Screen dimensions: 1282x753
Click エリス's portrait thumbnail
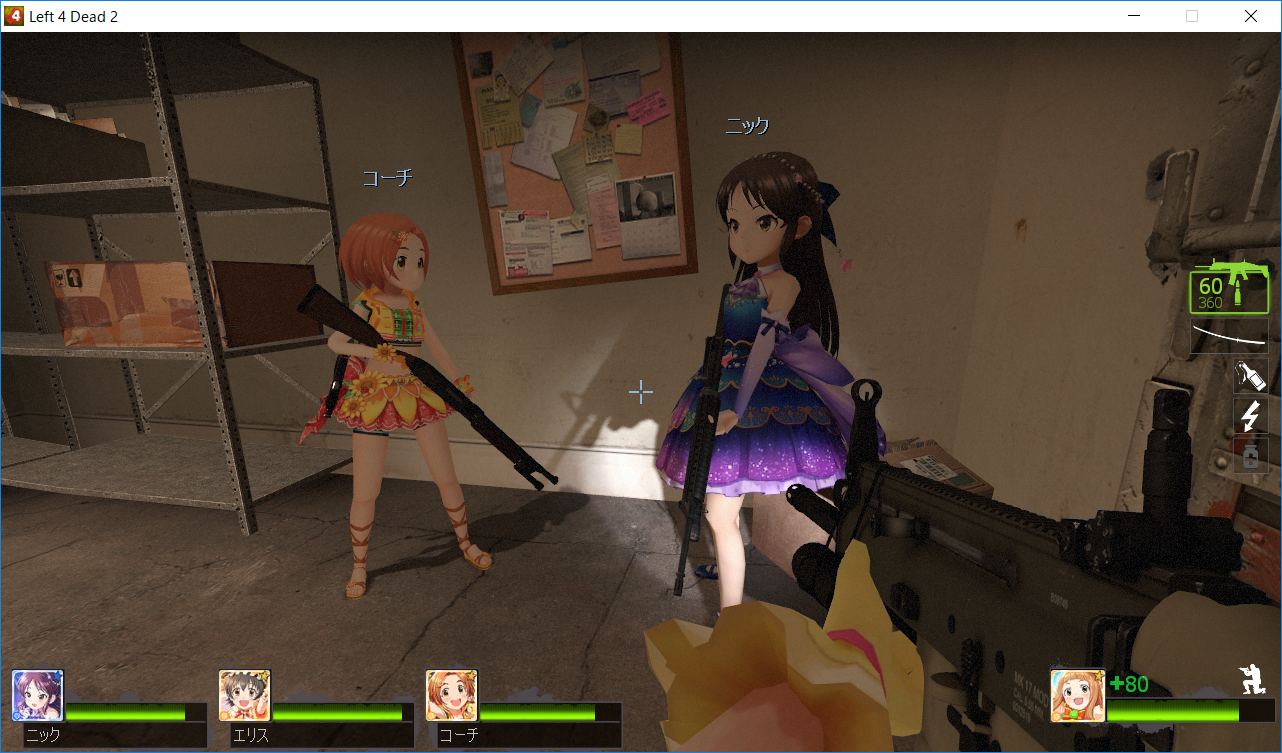244,694
